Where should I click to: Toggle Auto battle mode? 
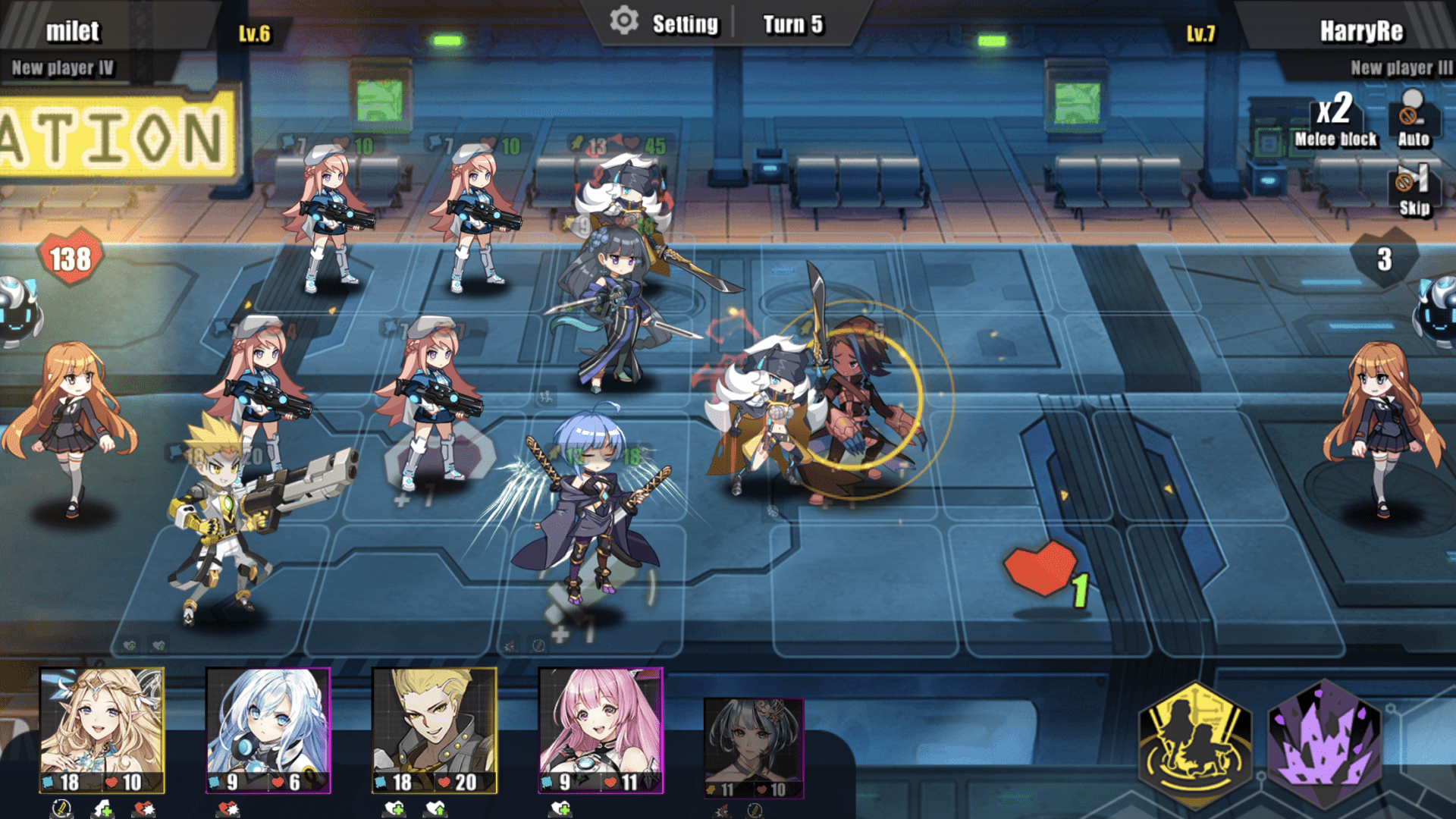[x=1413, y=118]
